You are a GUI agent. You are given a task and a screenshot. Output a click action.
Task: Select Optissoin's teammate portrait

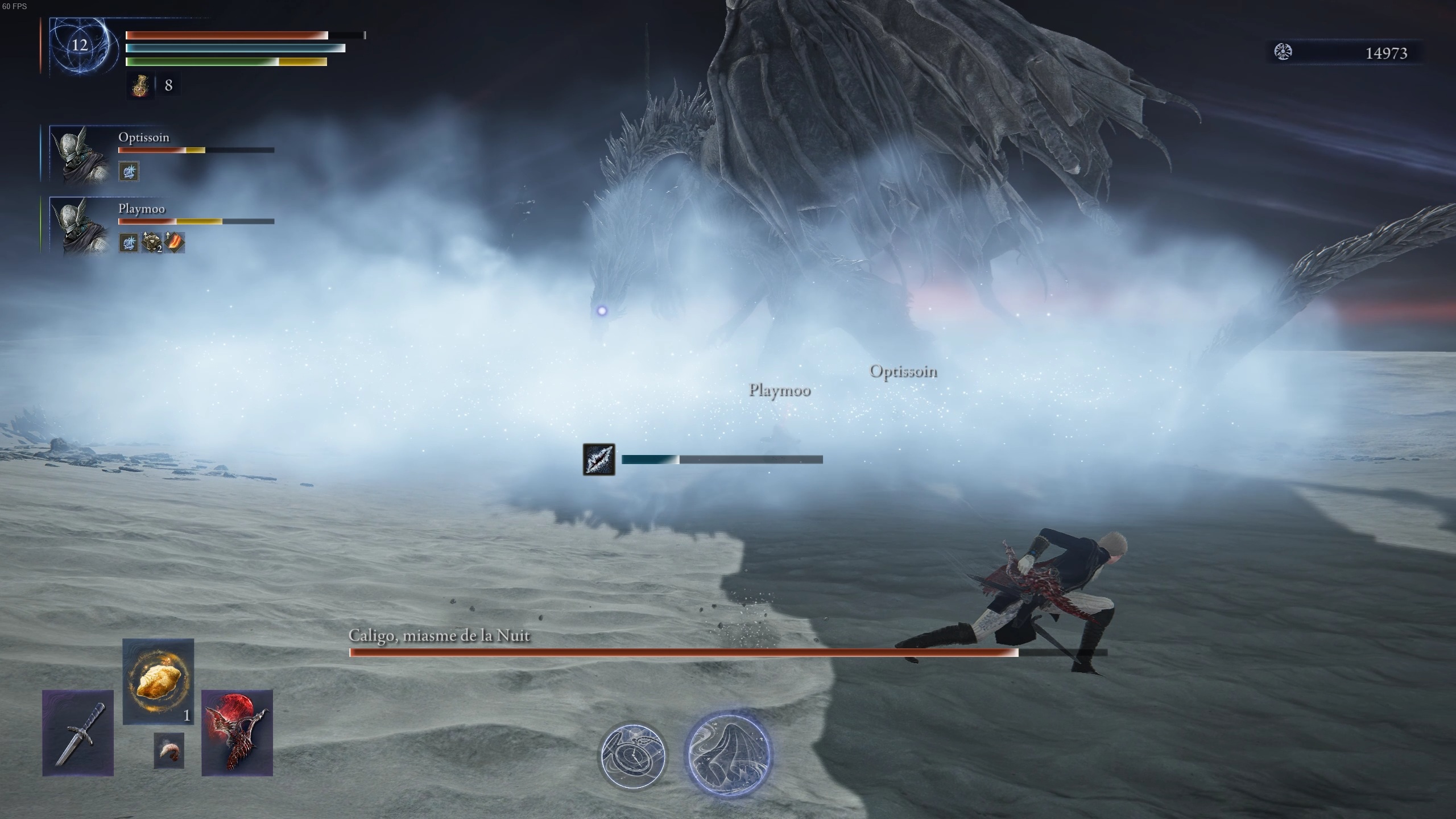tap(79, 154)
